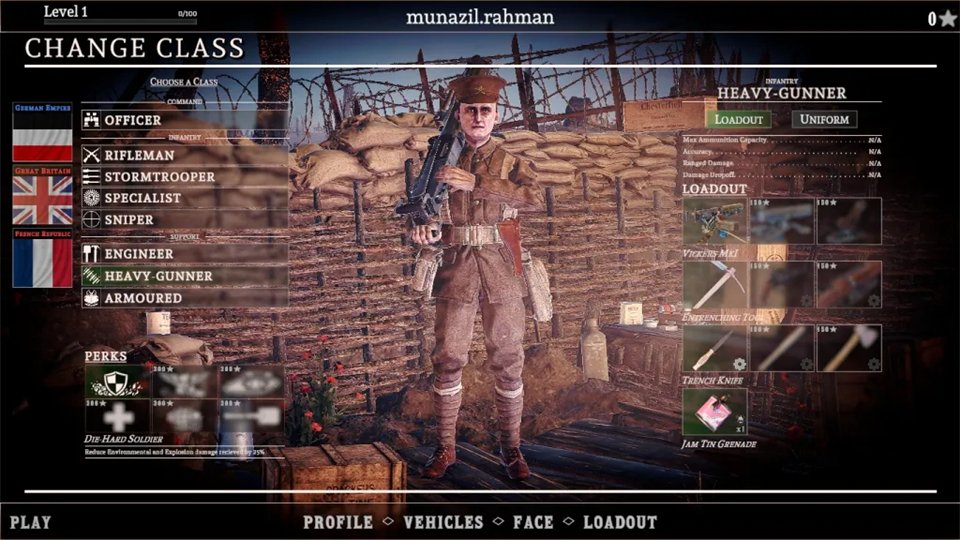Select the French Republic flag
Viewport: 960px width, 540px height.
click(42, 260)
